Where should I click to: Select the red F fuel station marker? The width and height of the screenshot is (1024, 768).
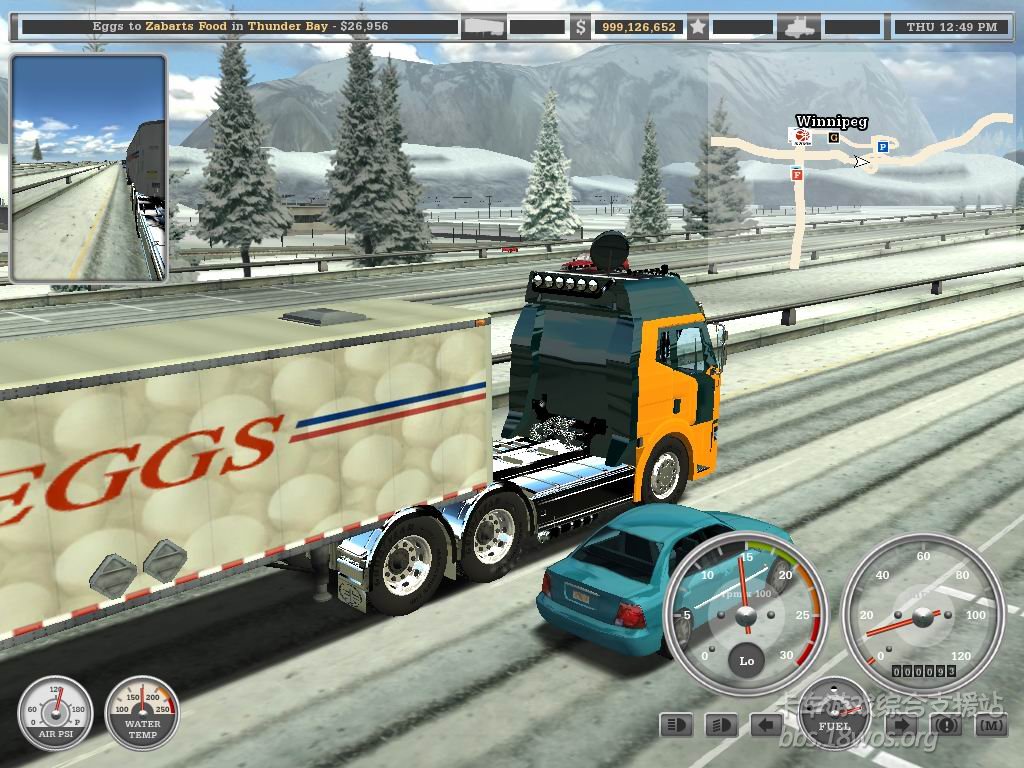797,173
